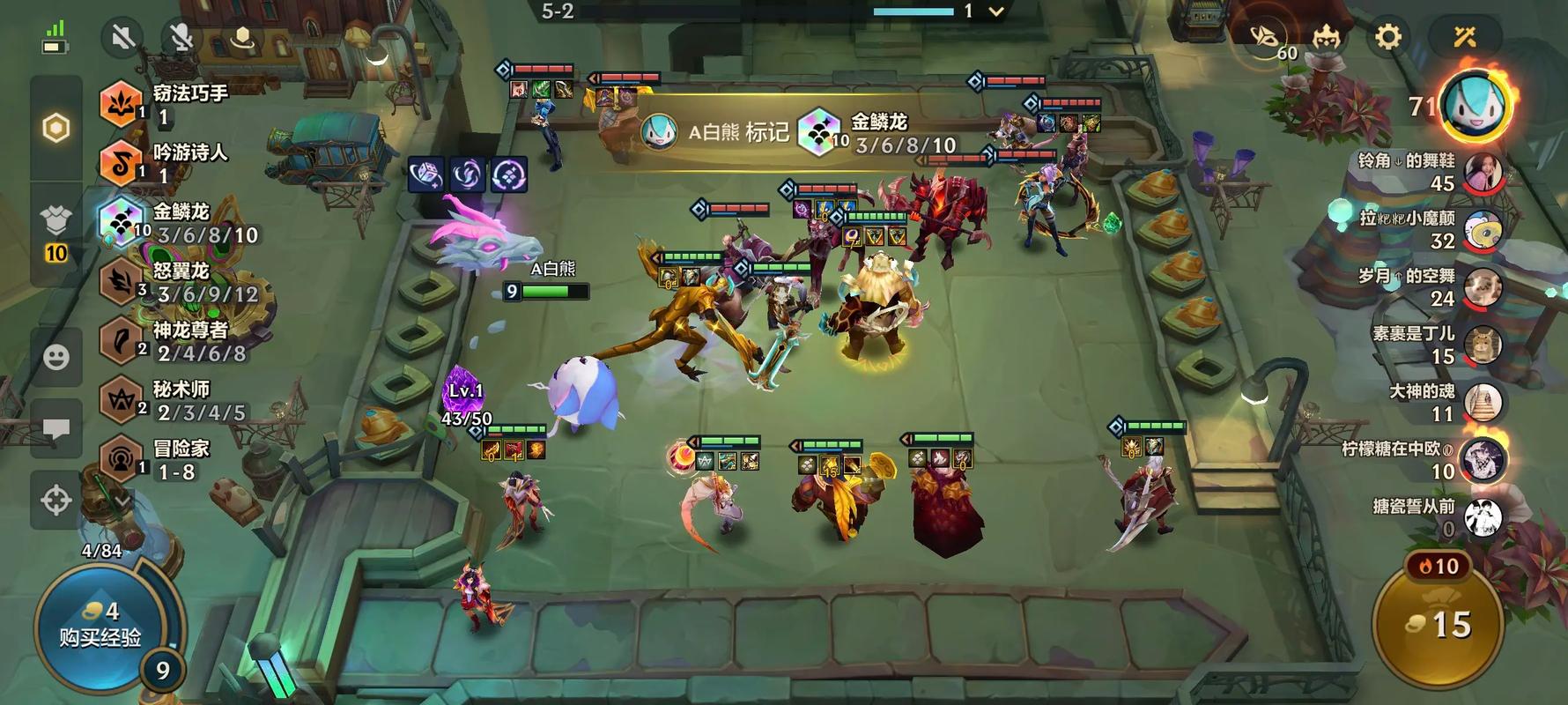Open the settings gear
This screenshot has height=705, width=1568.
pyautogui.click(x=1387, y=37)
